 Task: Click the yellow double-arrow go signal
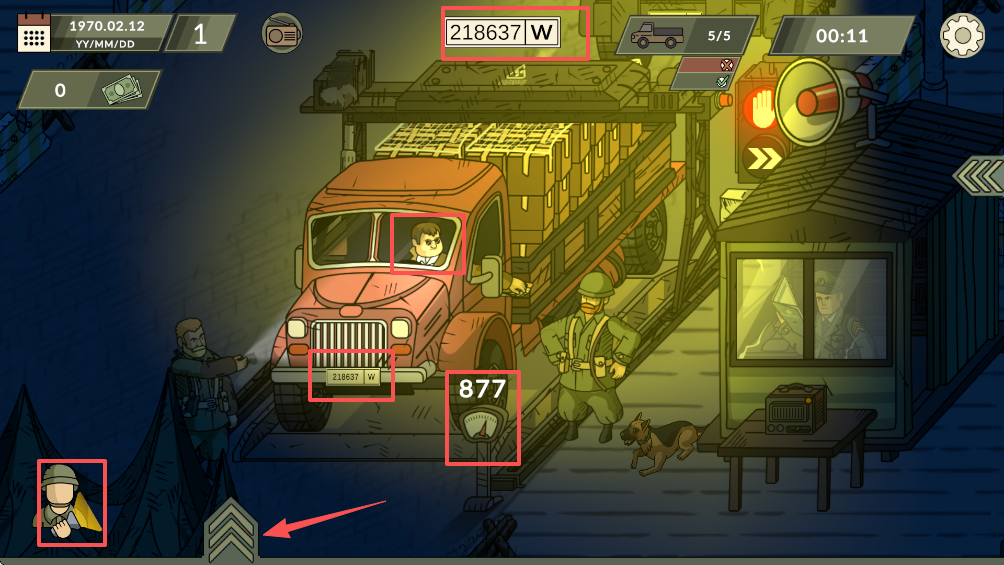tap(764, 157)
